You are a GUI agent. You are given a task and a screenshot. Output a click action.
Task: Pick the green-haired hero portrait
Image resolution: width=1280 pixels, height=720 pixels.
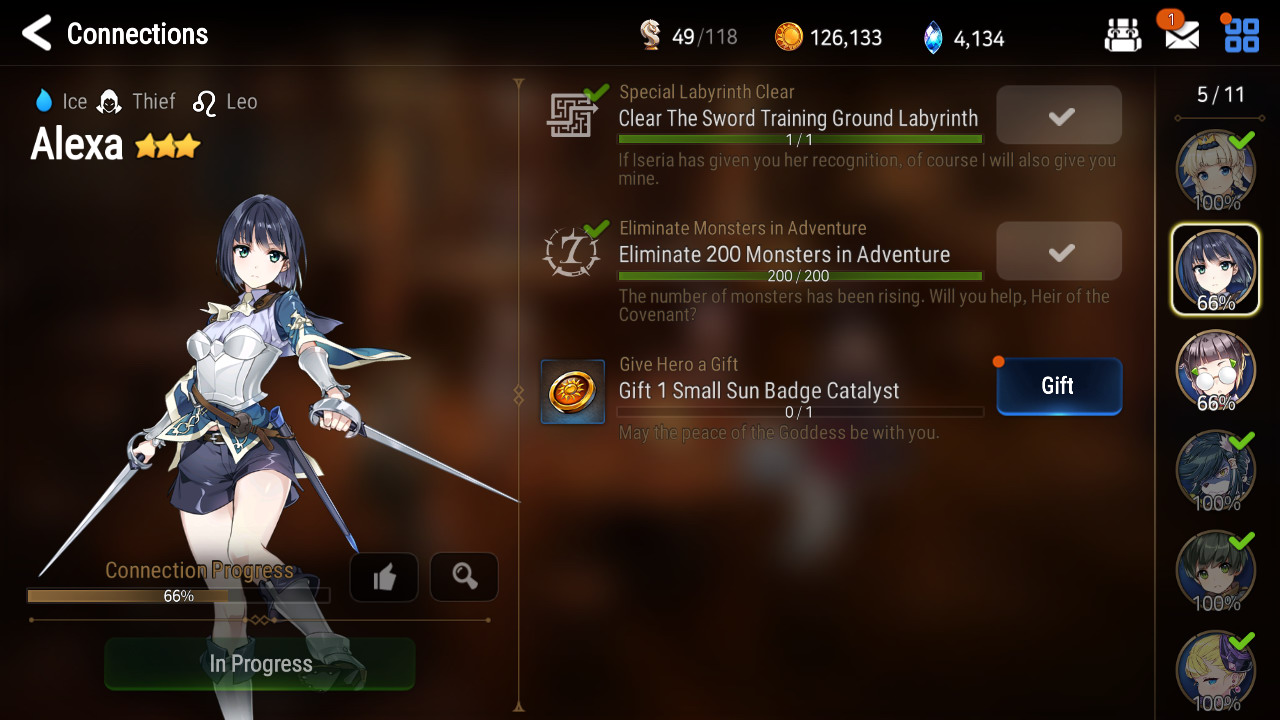click(x=1216, y=569)
